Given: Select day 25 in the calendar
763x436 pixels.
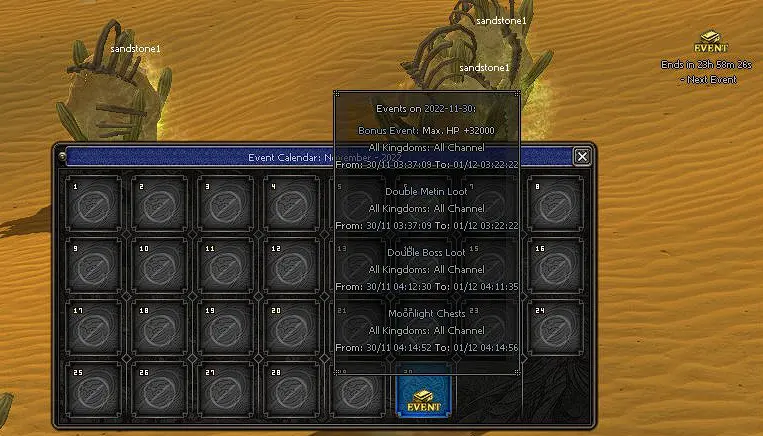Looking at the screenshot, I should coord(93,390).
